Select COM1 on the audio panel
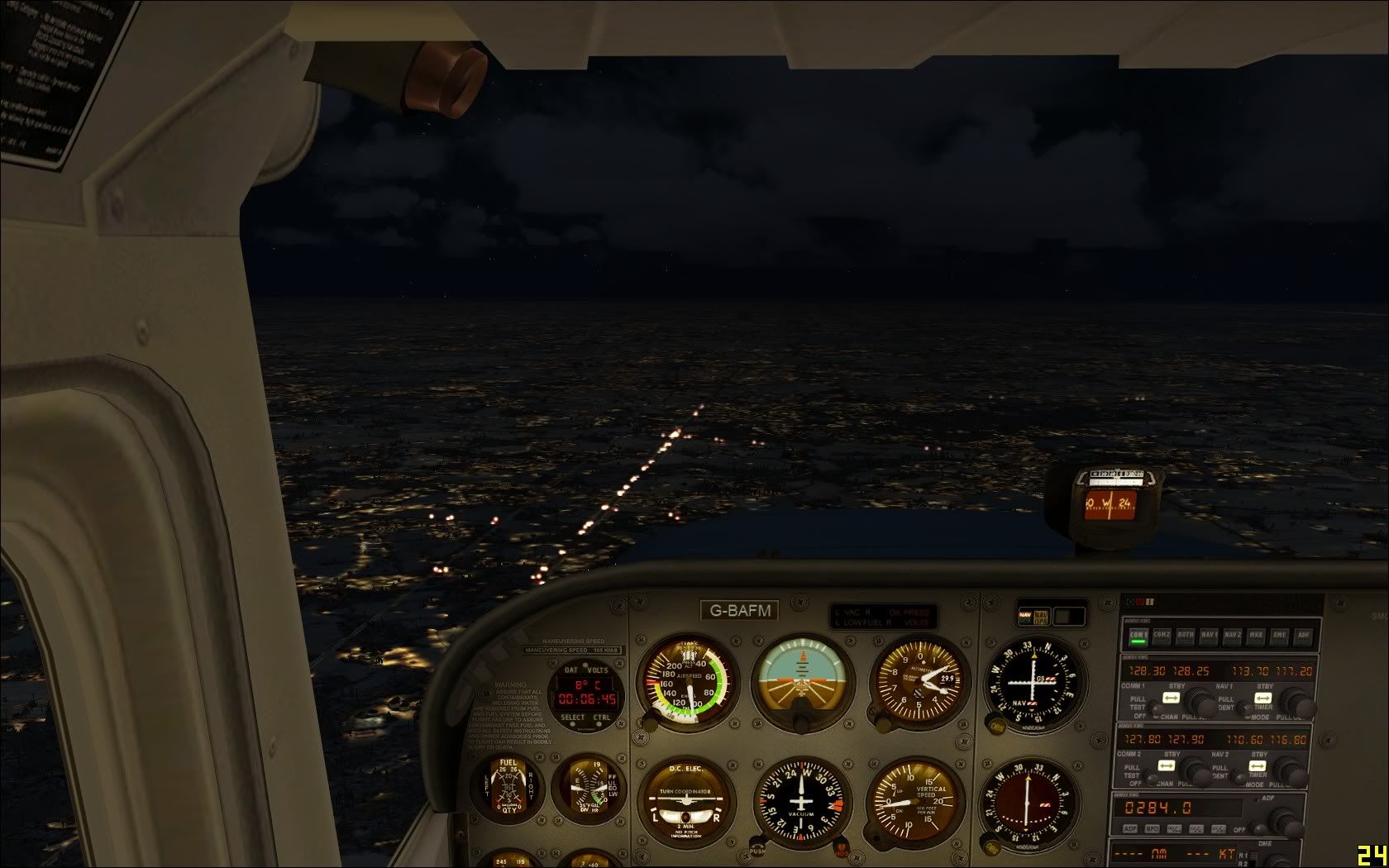Viewport: 1389px width, 868px height. 1138,636
